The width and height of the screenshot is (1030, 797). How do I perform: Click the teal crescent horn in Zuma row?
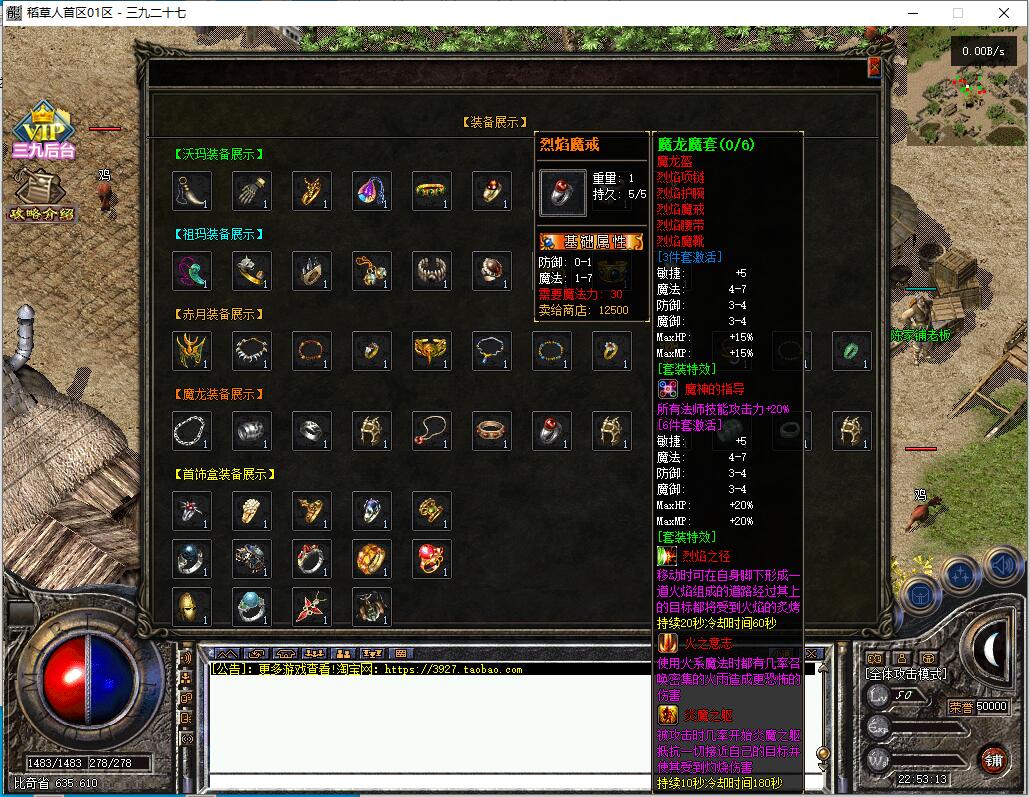(191, 271)
